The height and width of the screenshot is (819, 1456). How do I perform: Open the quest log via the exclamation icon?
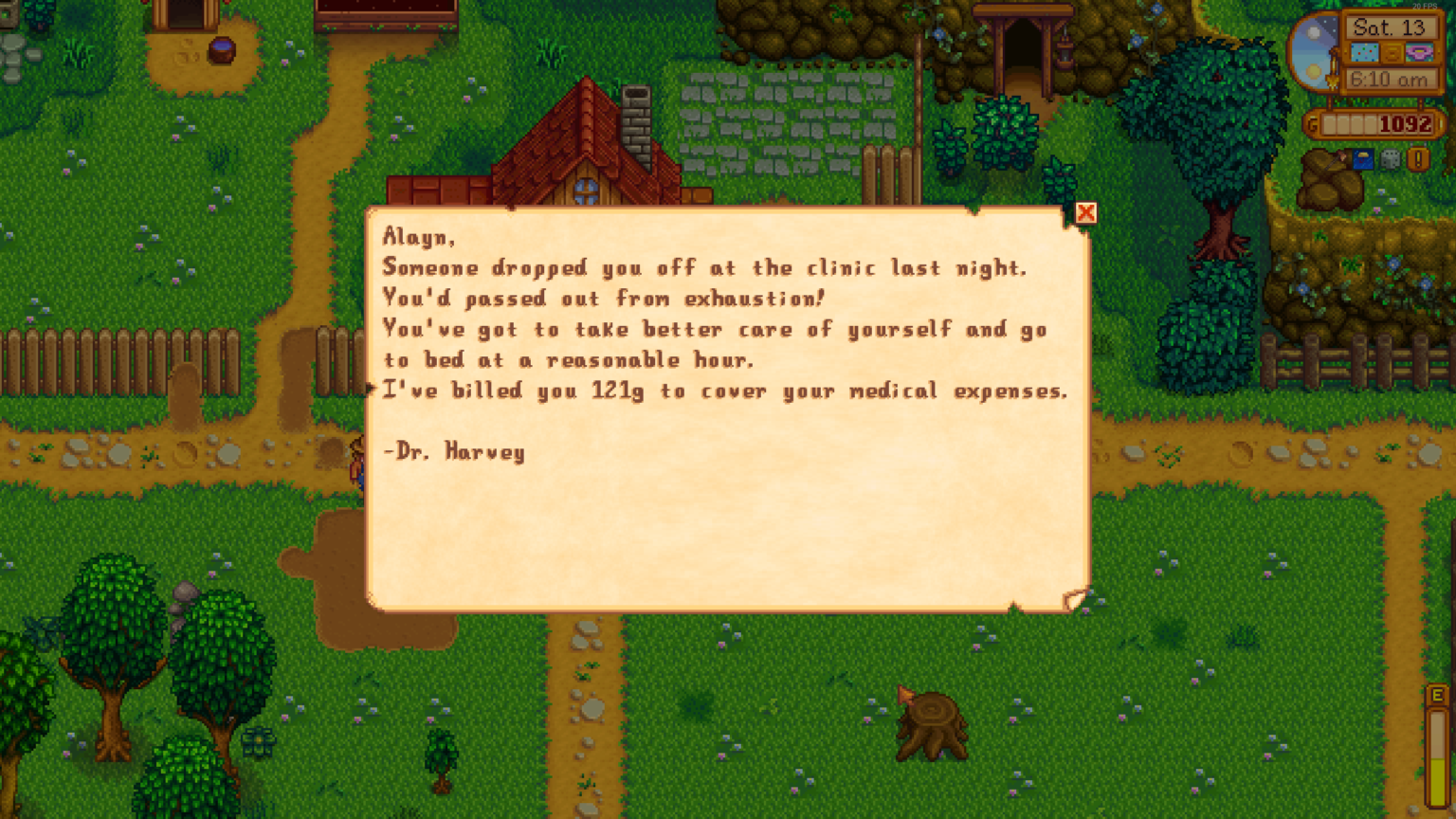(x=1418, y=159)
